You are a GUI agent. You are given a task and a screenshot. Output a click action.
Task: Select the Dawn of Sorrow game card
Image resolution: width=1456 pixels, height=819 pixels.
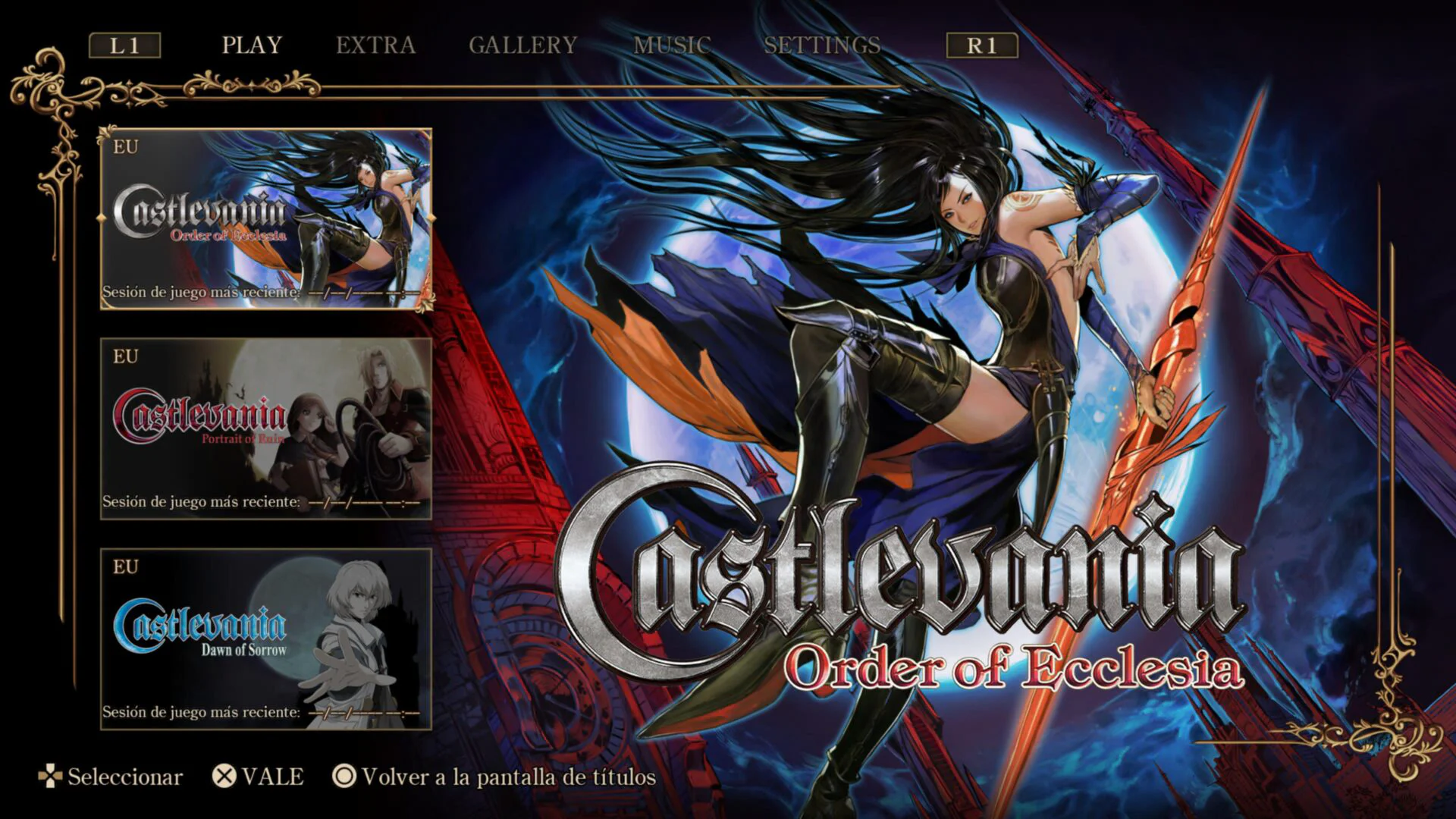click(265, 645)
